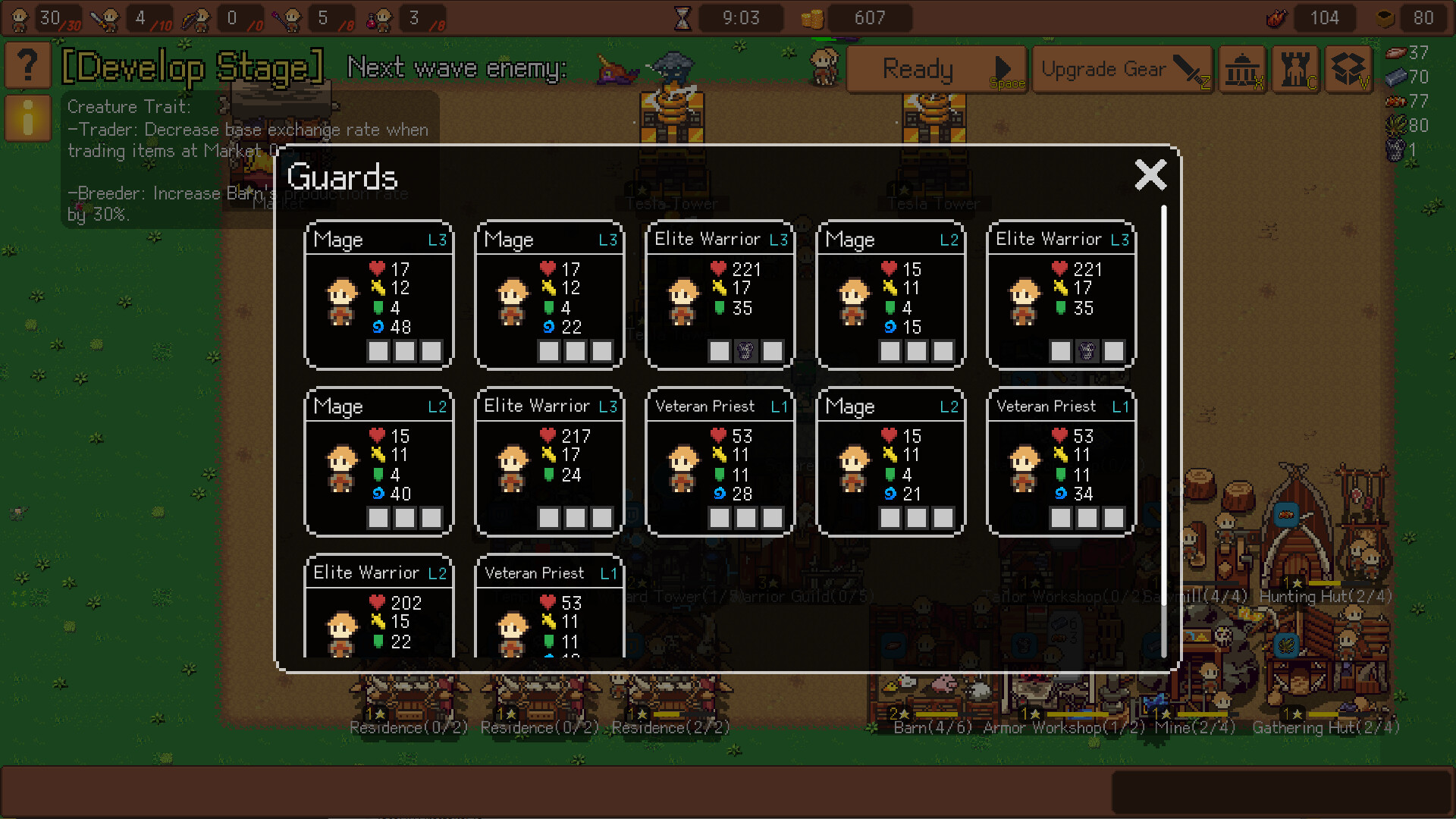The image size is (1456, 819).
Task: Pick the Veteran Priest with 34 mana
Action: coord(1061,462)
